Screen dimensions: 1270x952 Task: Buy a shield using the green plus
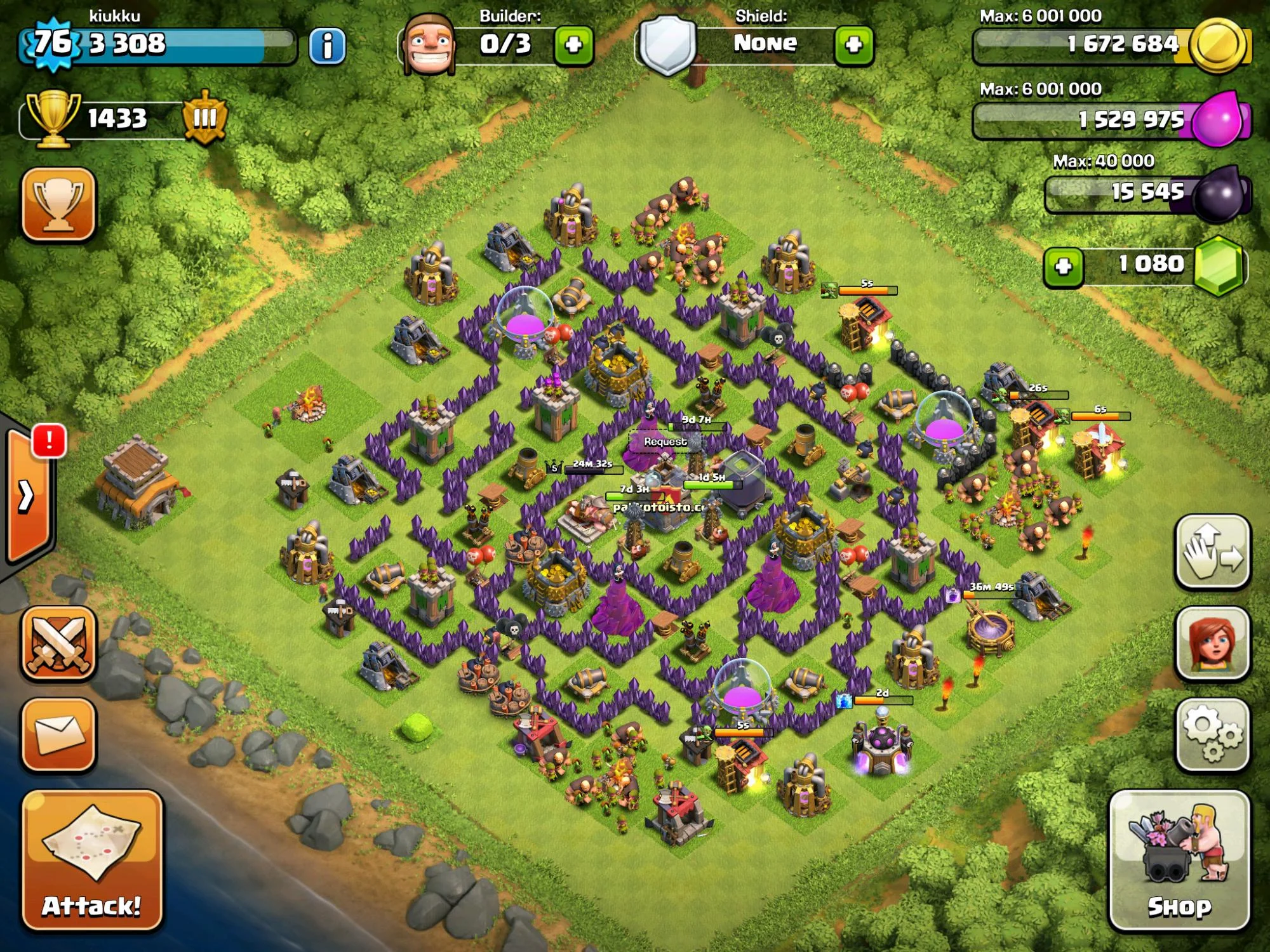[853, 44]
